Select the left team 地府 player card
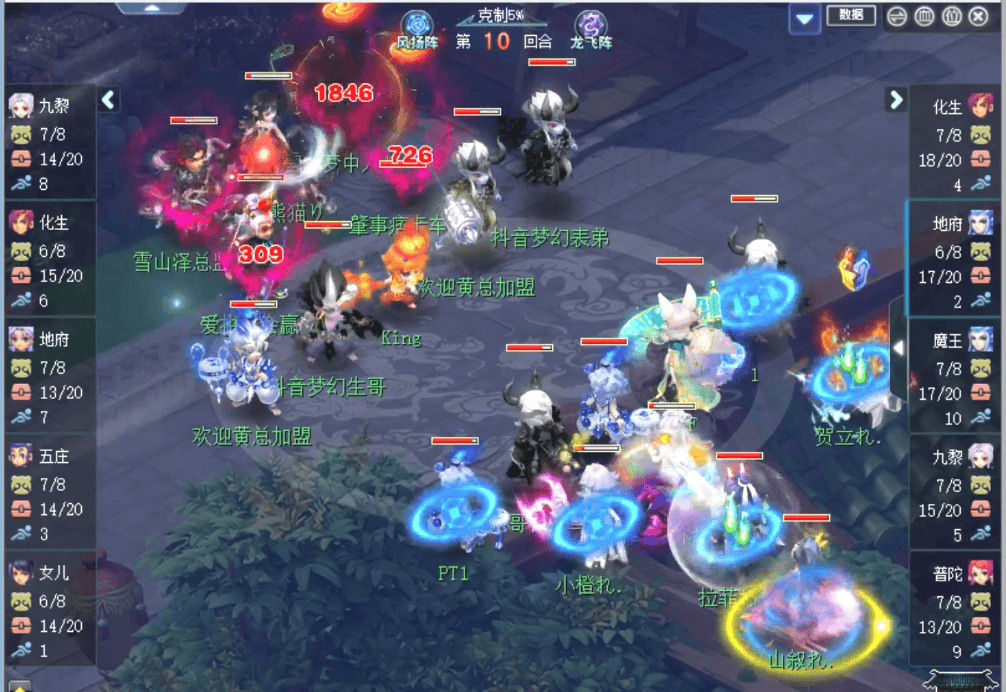The image size is (1006, 692). [50, 375]
